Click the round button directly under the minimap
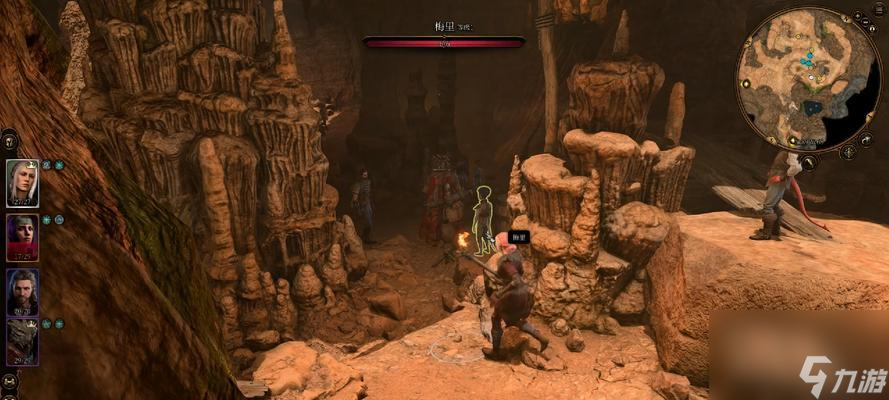The width and height of the screenshot is (889, 400). click(808, 159)
